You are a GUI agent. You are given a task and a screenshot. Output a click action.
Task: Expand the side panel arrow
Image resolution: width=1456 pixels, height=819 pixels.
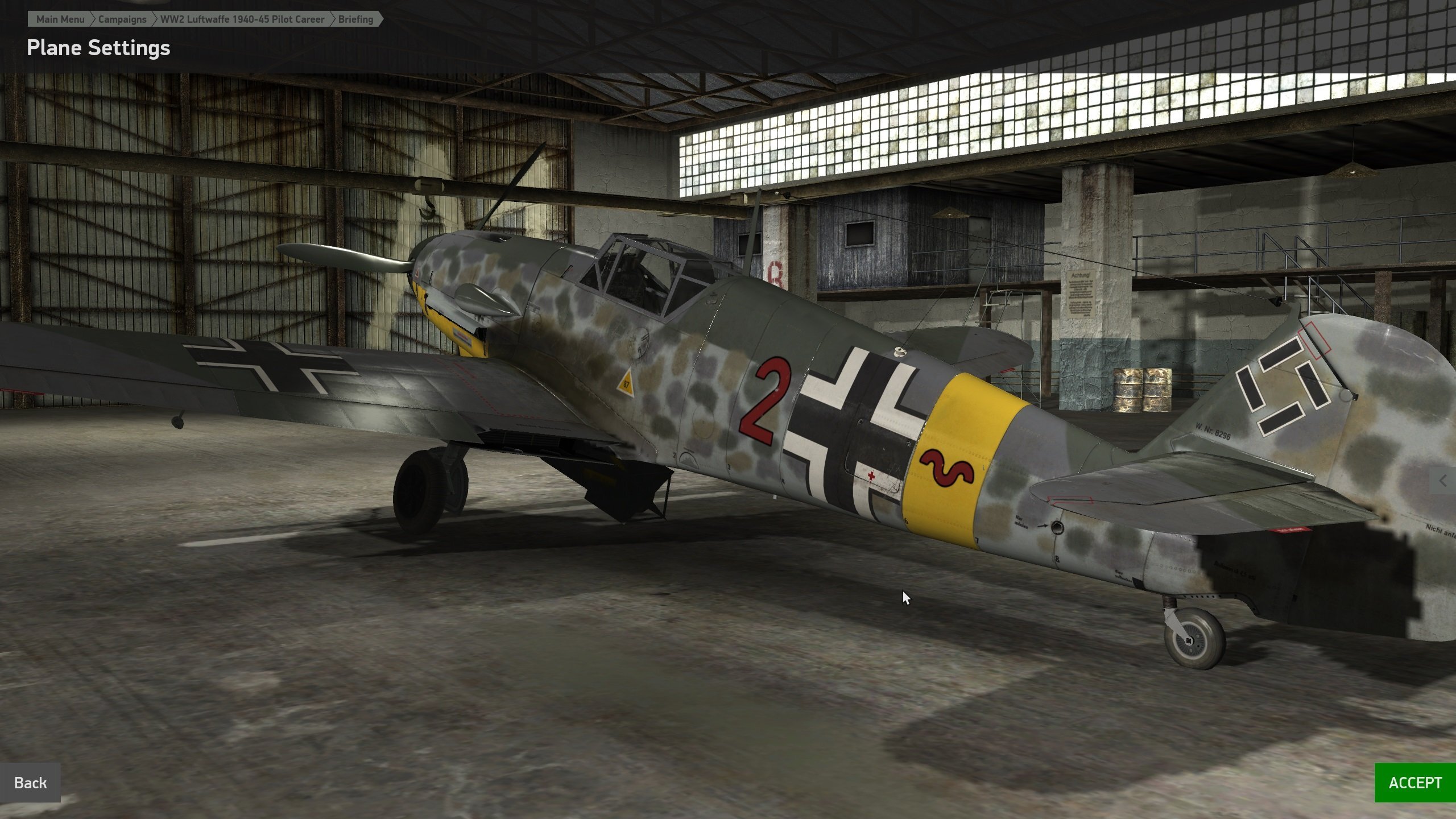[x=1443, y=481]
